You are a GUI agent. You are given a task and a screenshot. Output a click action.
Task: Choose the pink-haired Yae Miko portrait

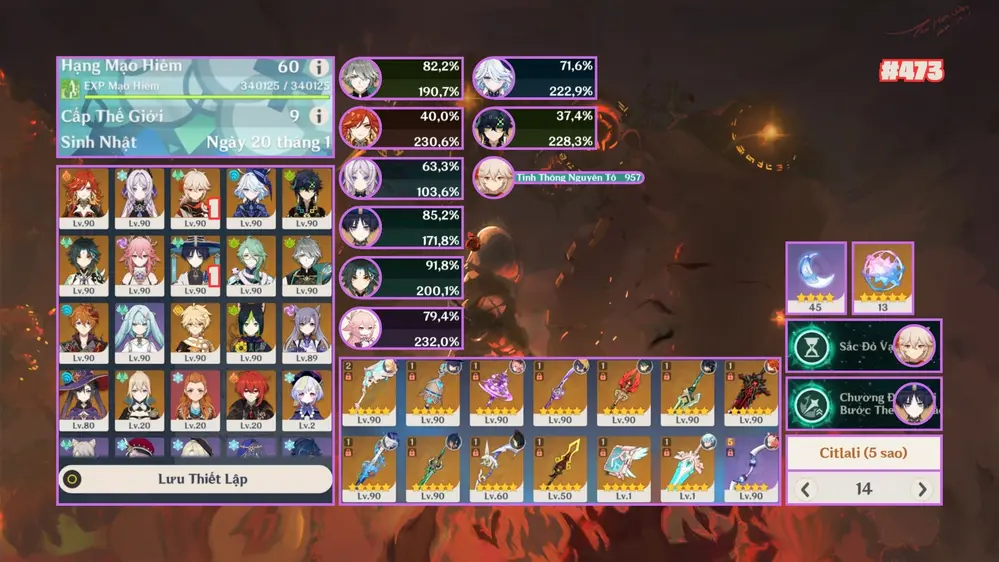[139, 264]
